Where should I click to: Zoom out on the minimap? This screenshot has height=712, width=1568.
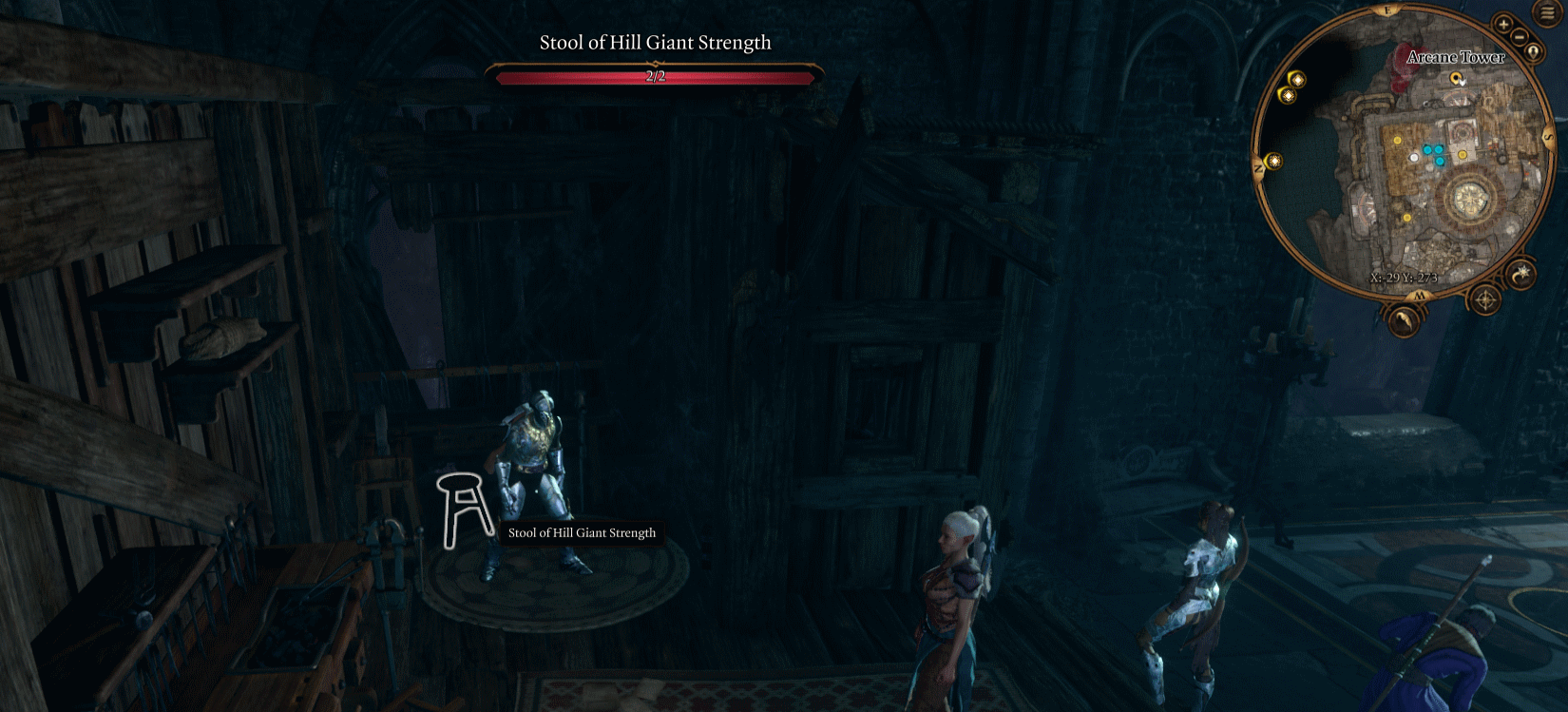(1519, 37)
